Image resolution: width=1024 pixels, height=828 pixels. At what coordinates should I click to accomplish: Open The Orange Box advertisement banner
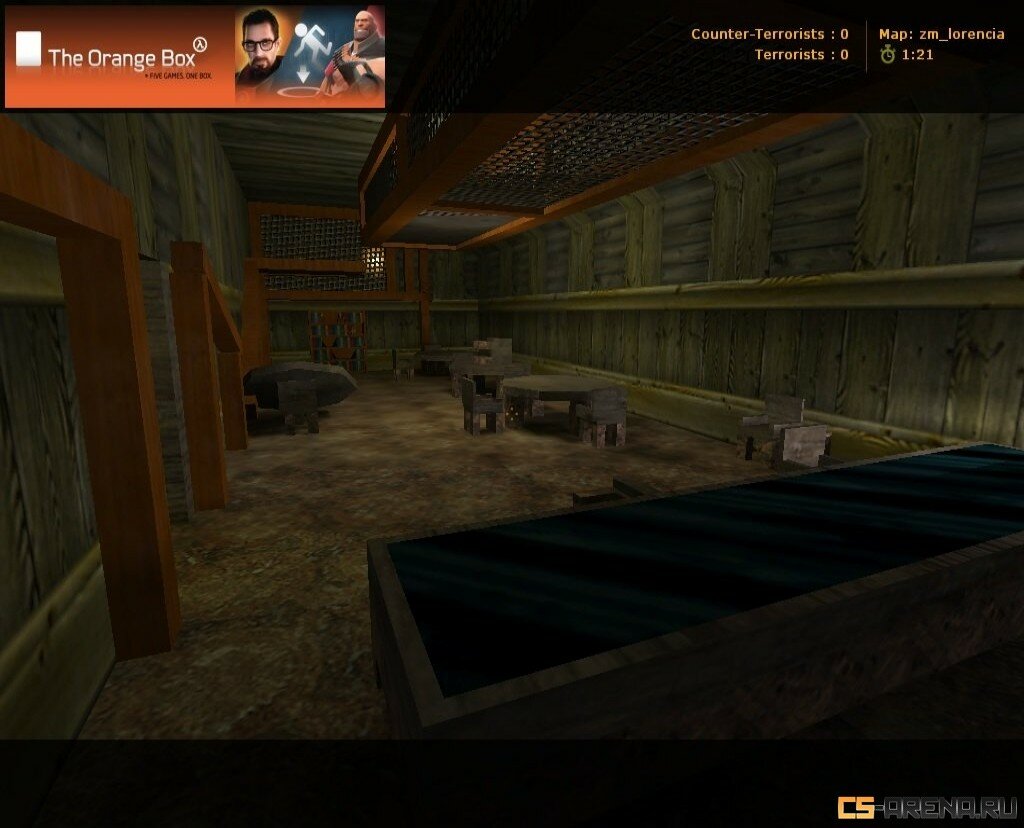[195, 56]
